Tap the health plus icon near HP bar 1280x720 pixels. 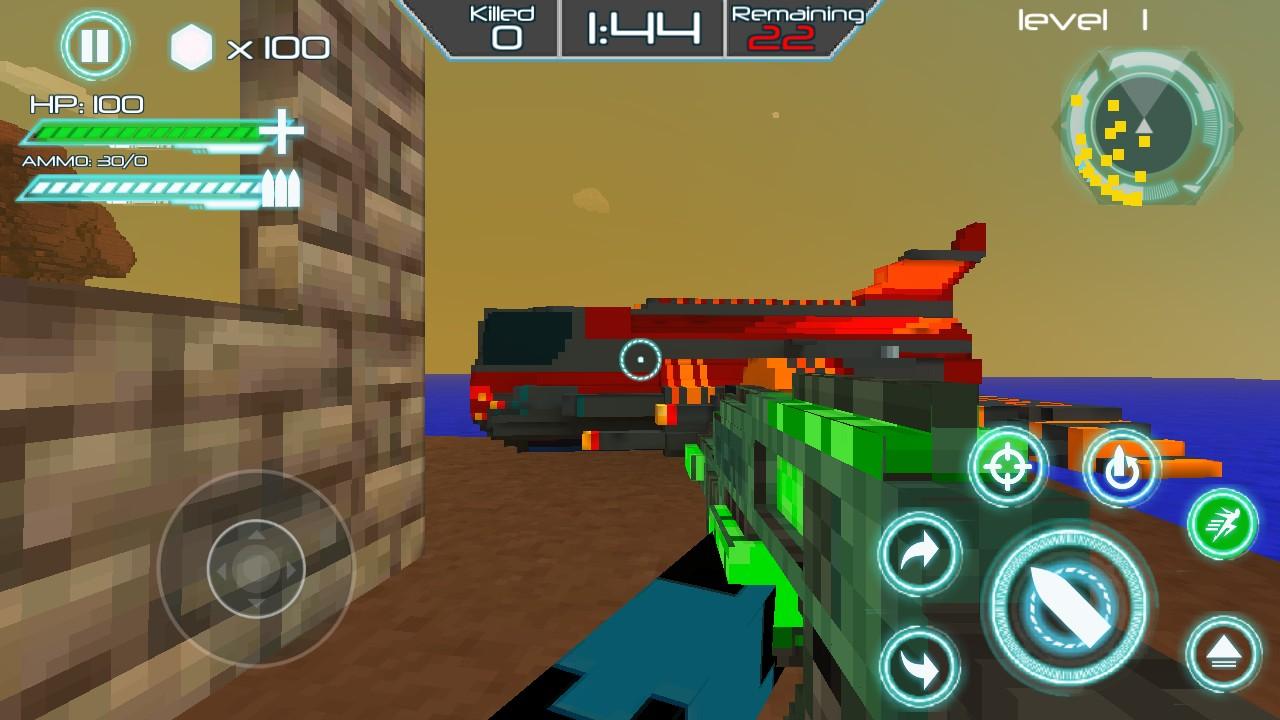[283, 133]
